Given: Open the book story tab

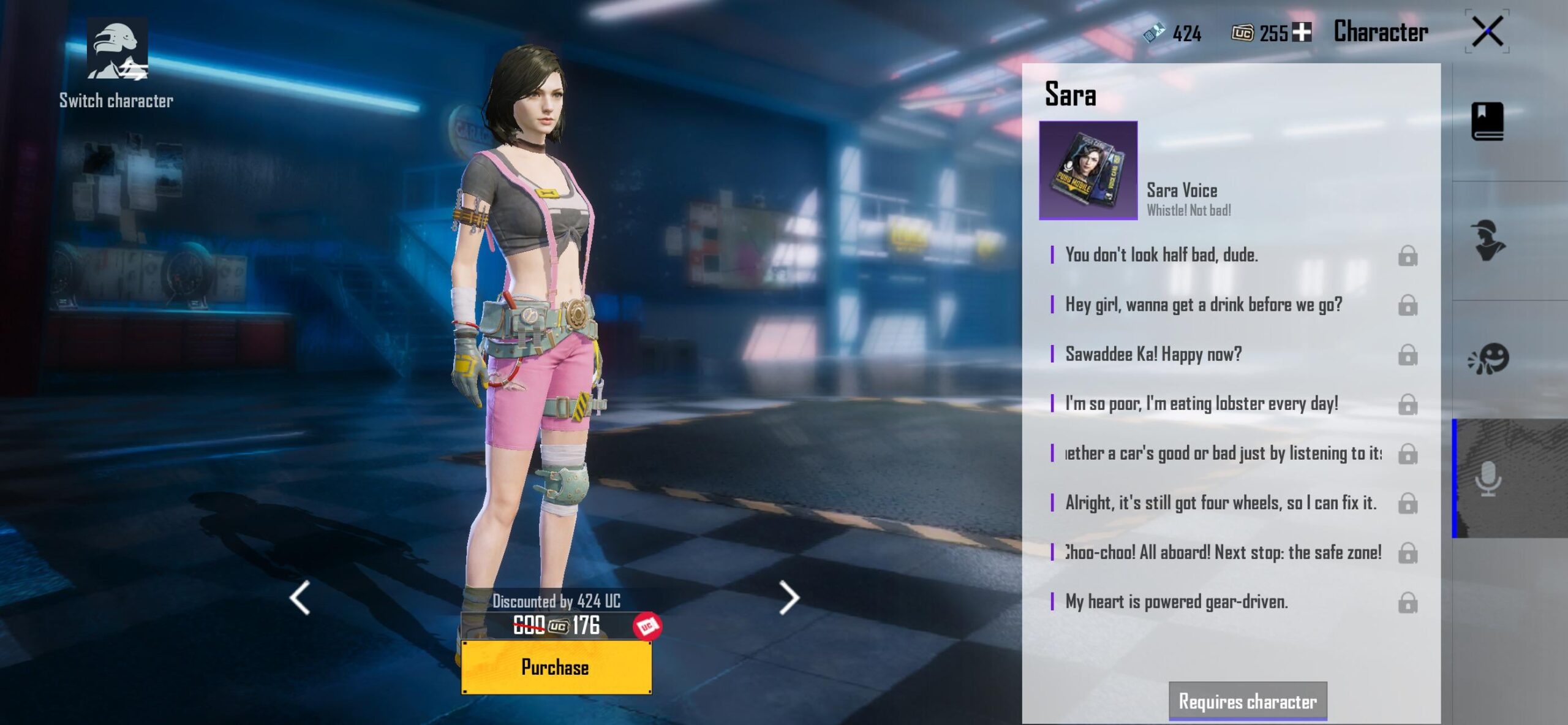Looking at the screenshot, I should point(1487,121).
